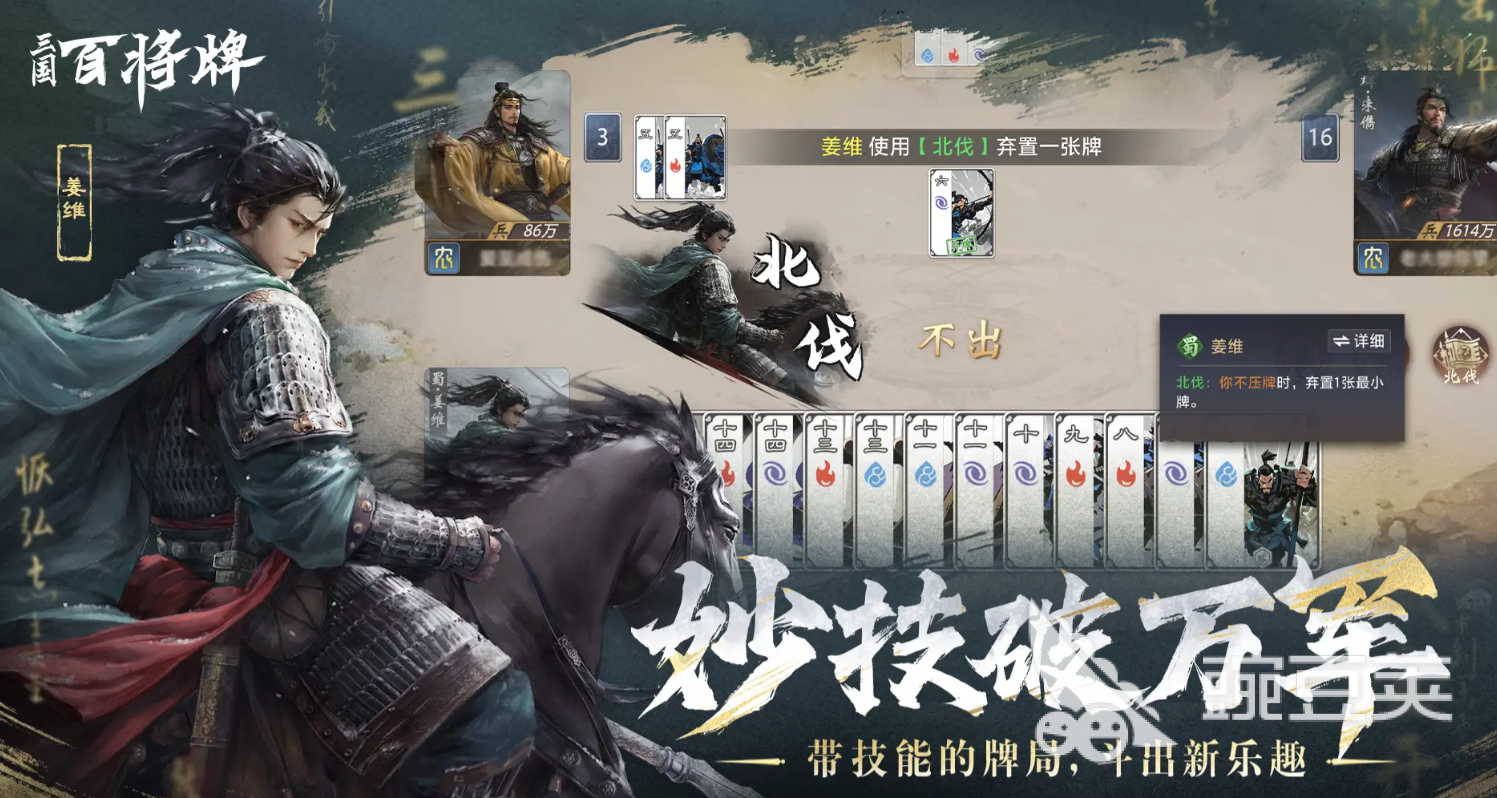Viewport: 1497px width, 798px height.
Task: Click the golden 北伐 skill badge
Action: [x=1463, y=352]
